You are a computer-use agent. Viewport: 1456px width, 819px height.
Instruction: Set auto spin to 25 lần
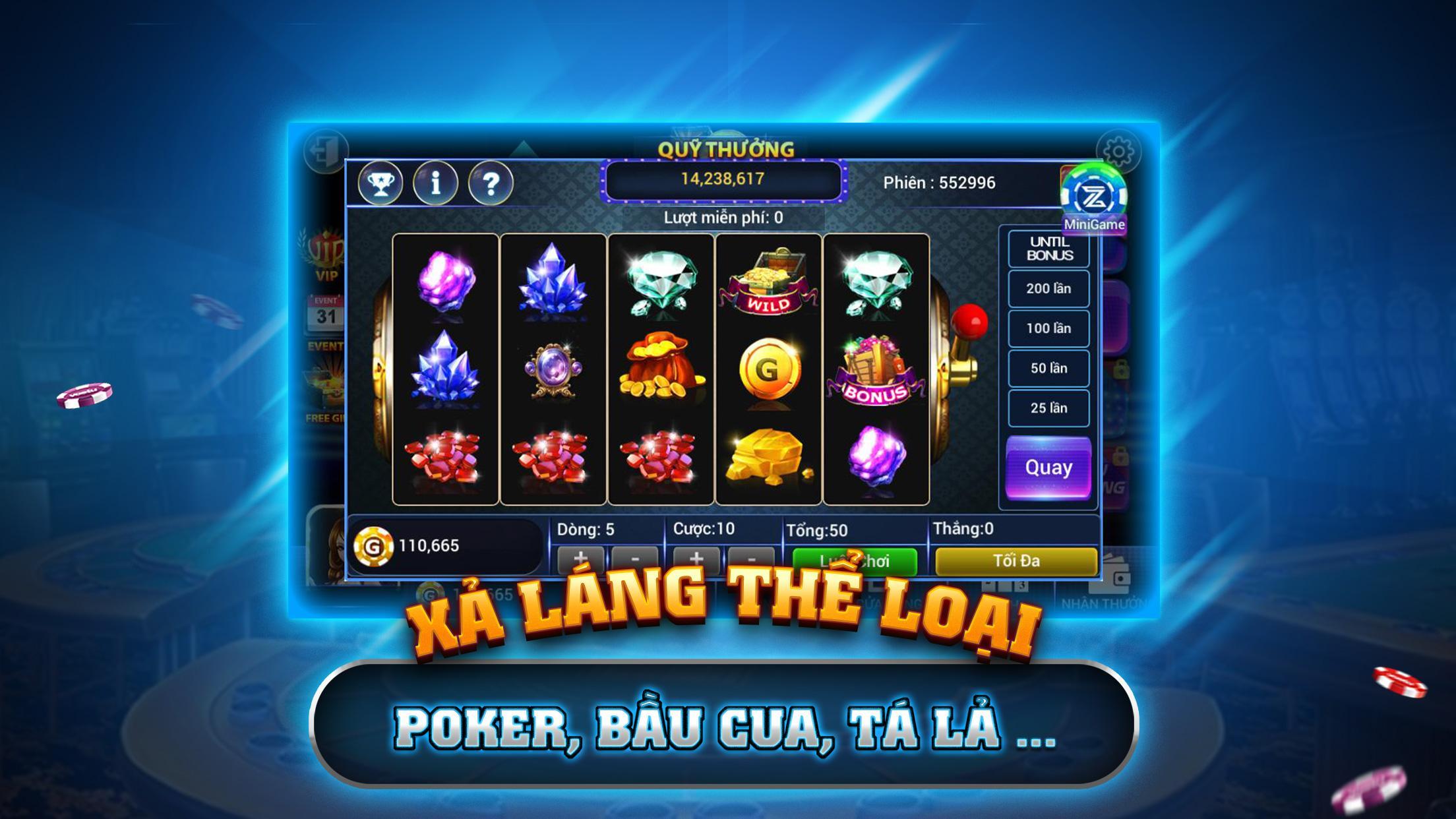[x=1048, y=408]
